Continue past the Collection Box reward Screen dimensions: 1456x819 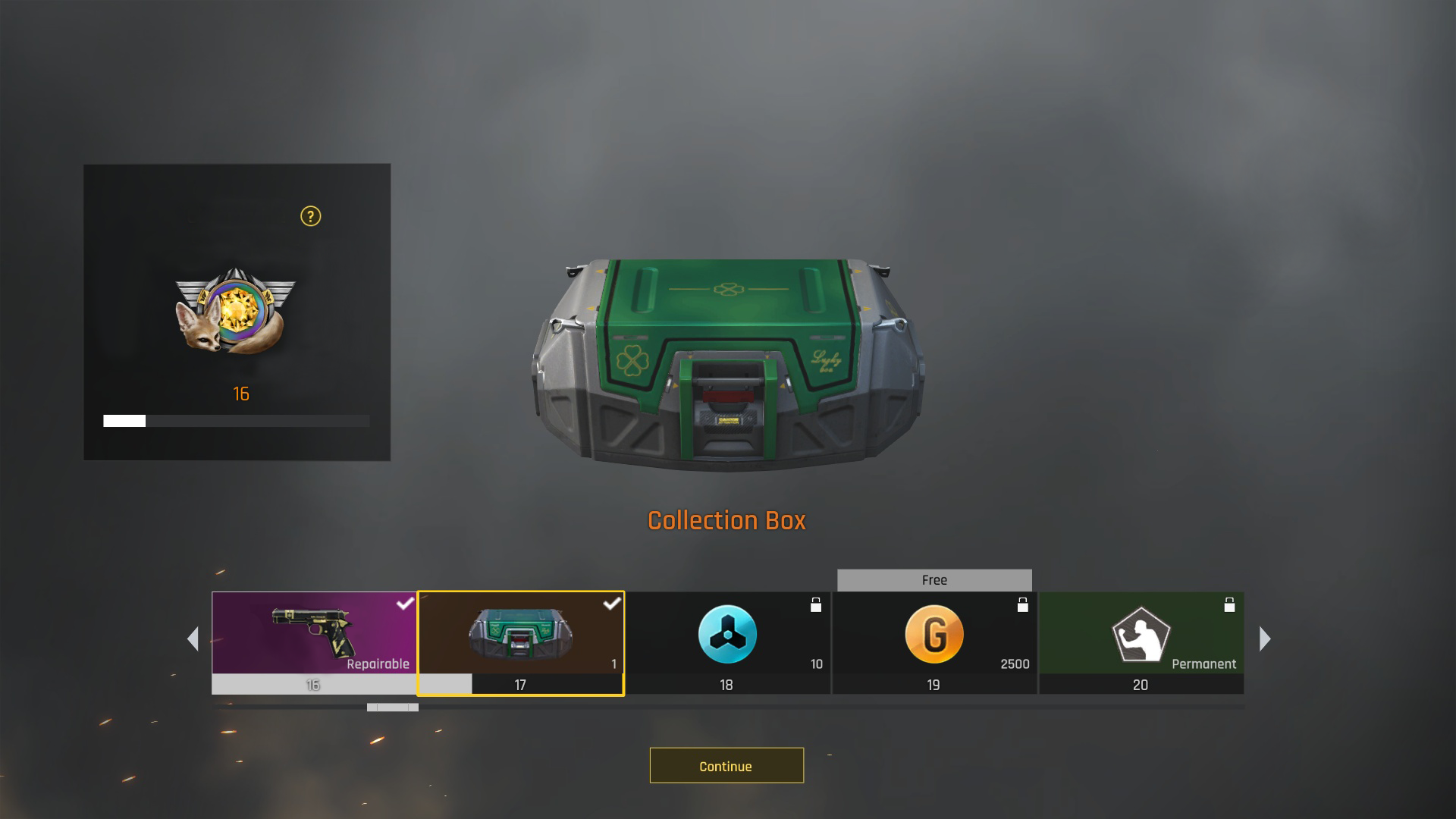726,765
